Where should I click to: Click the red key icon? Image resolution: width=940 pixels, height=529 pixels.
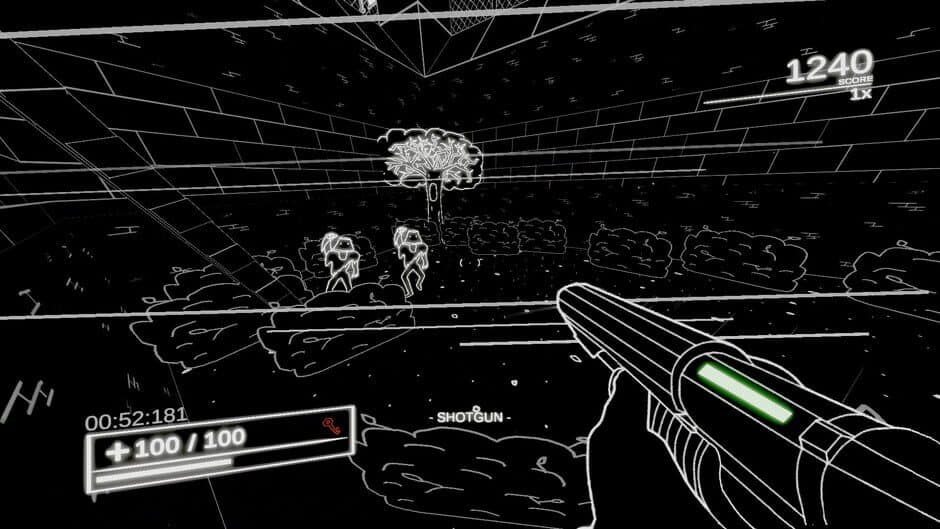(331, 427)
